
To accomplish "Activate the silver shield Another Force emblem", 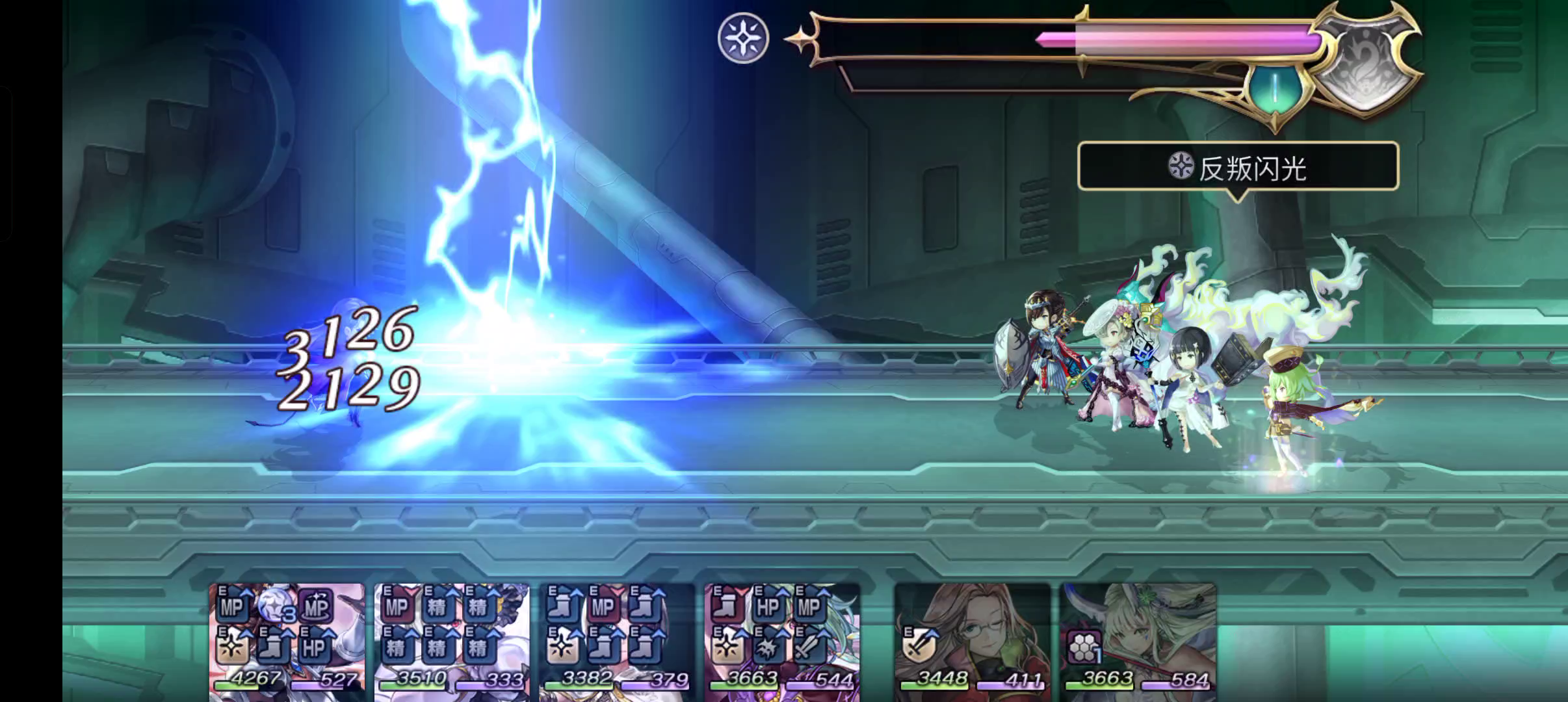I will tap(1365, 65).
